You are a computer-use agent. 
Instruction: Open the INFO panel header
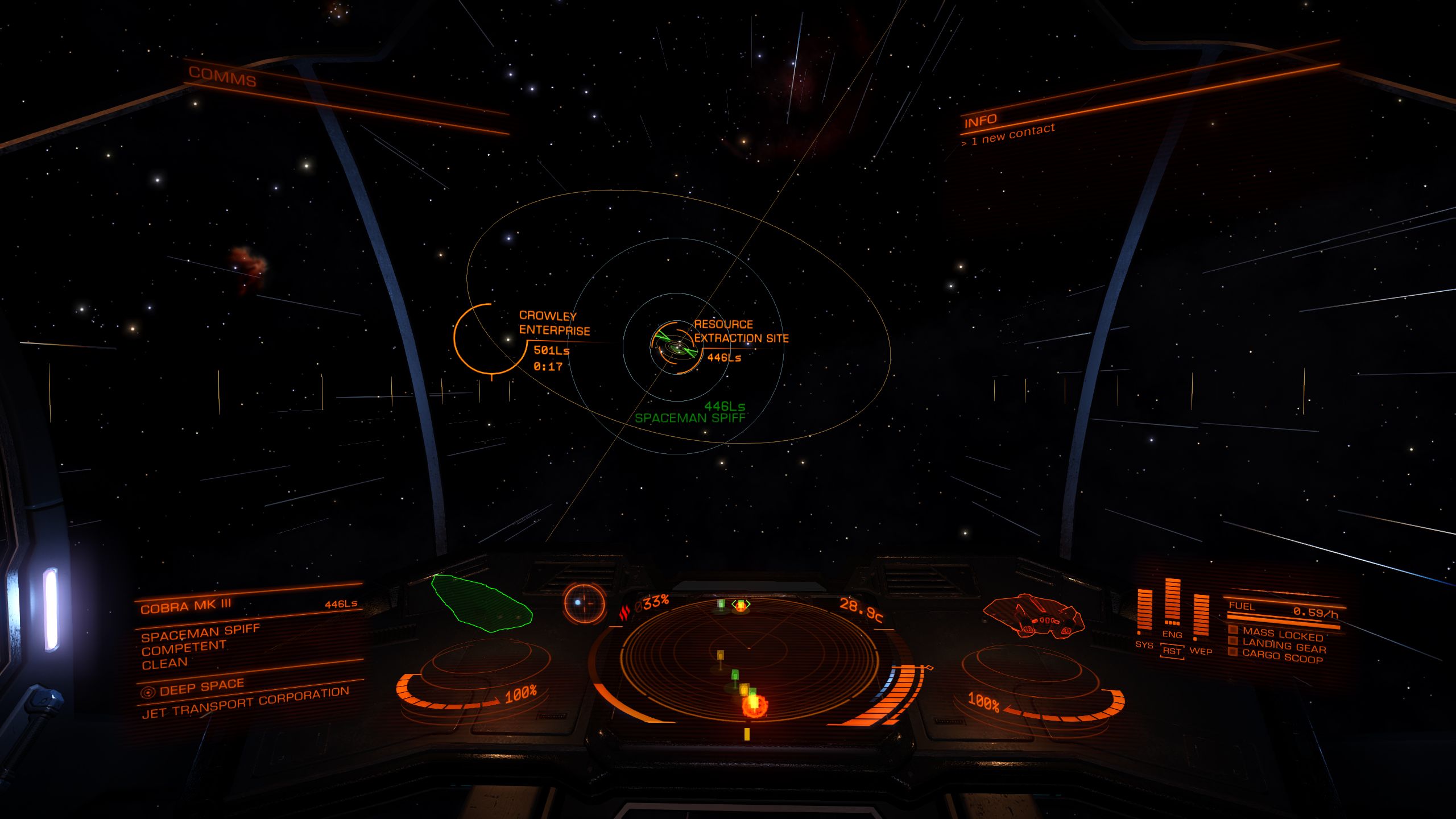click(980, 121)
